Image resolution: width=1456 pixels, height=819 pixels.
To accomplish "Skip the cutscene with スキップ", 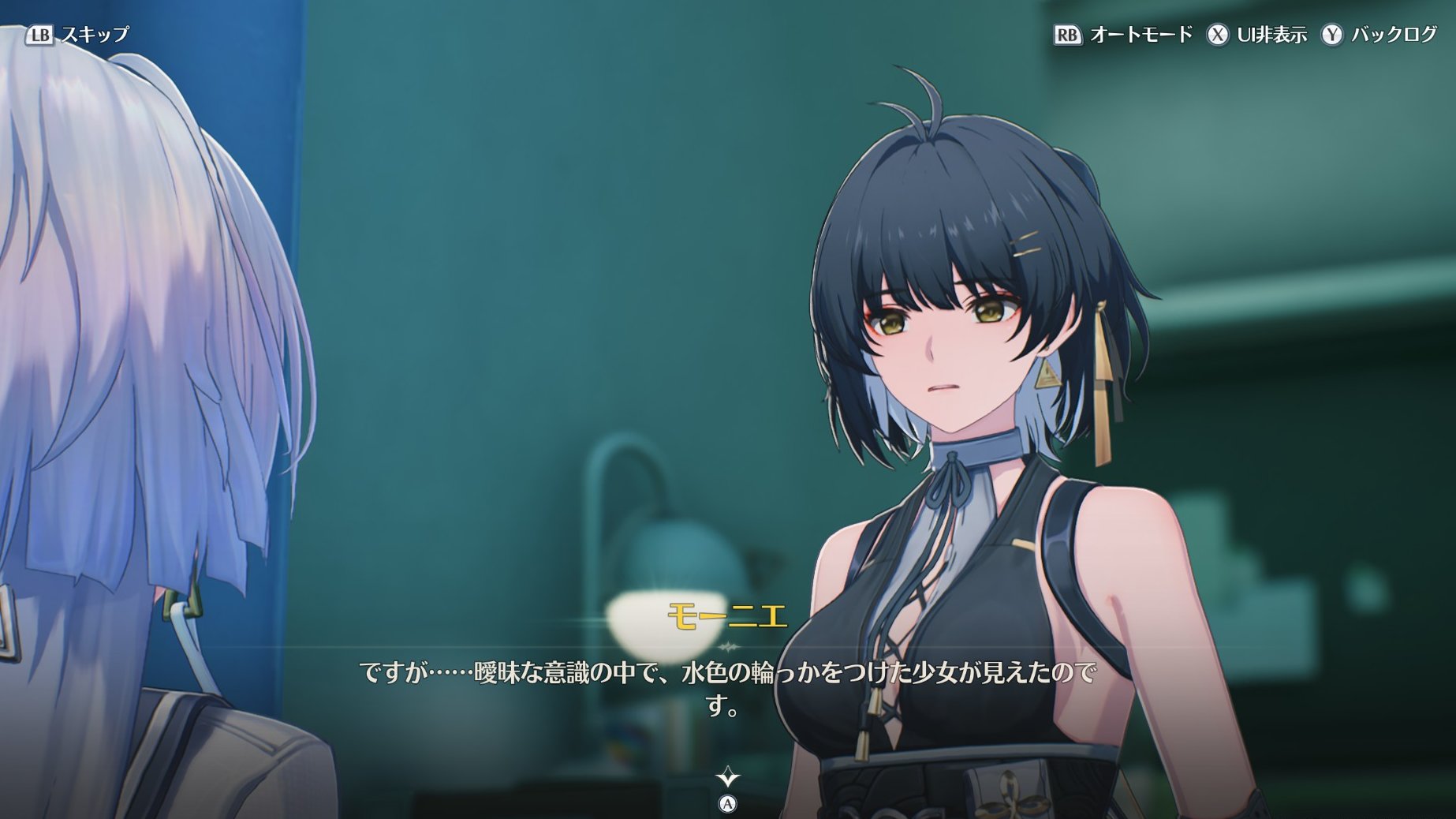I will point(77,35).
